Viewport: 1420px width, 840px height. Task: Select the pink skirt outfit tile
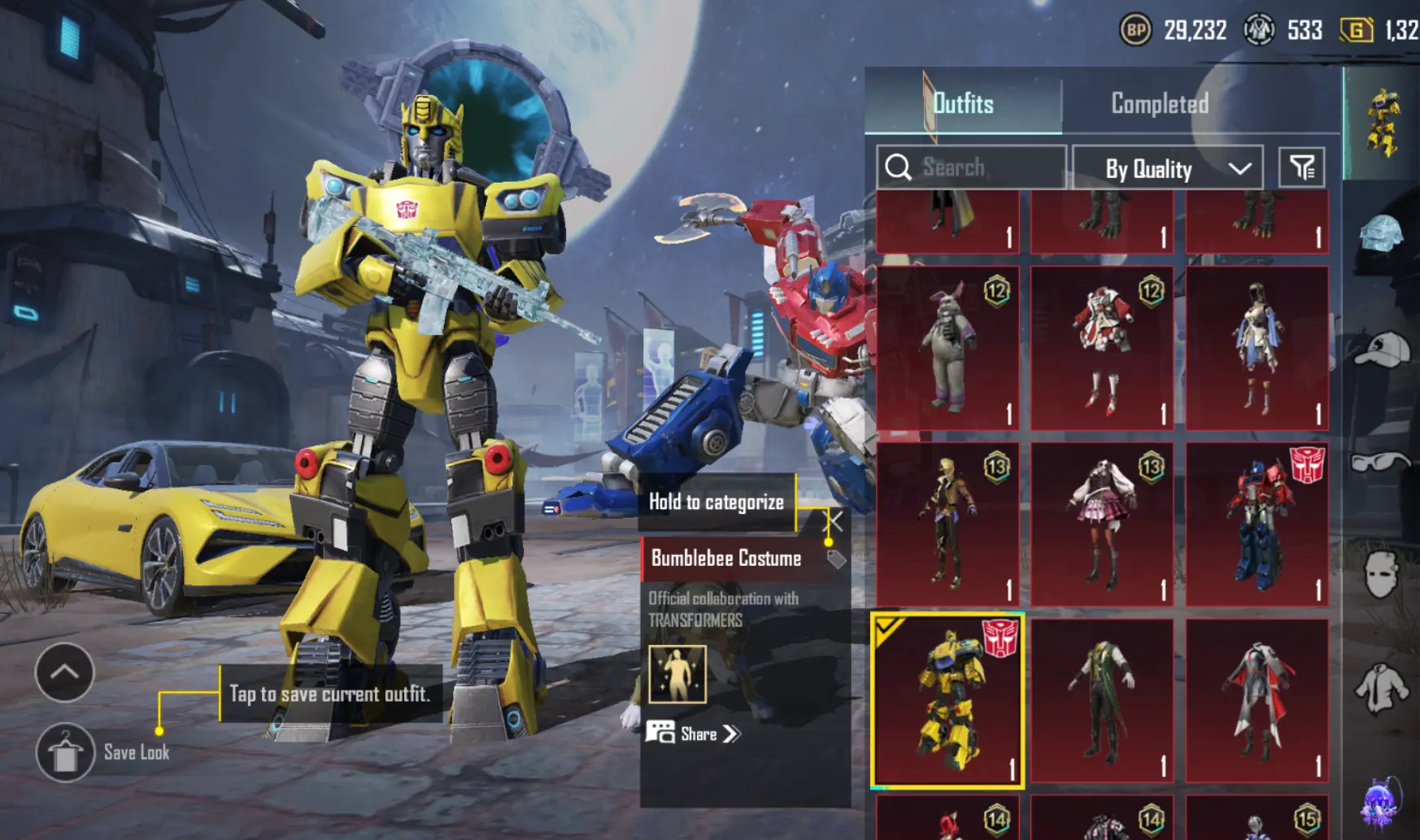point(1102,524)
